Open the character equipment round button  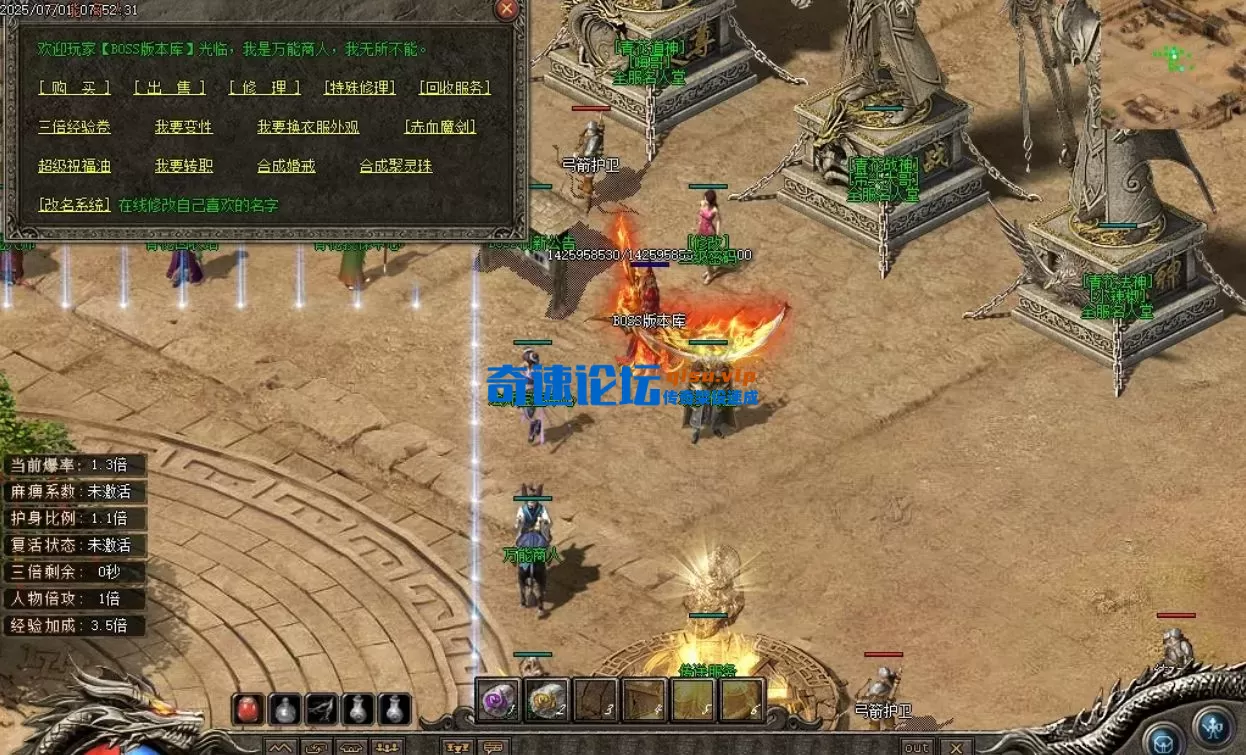pyautogui.click(x=1213, y=724)
